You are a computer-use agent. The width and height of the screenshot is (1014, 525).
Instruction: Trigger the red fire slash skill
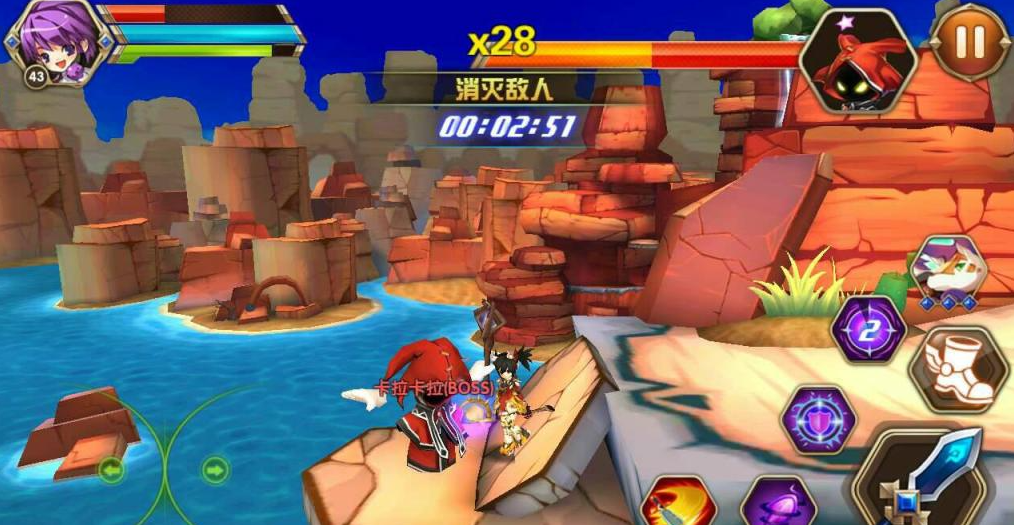pos(679,503)
